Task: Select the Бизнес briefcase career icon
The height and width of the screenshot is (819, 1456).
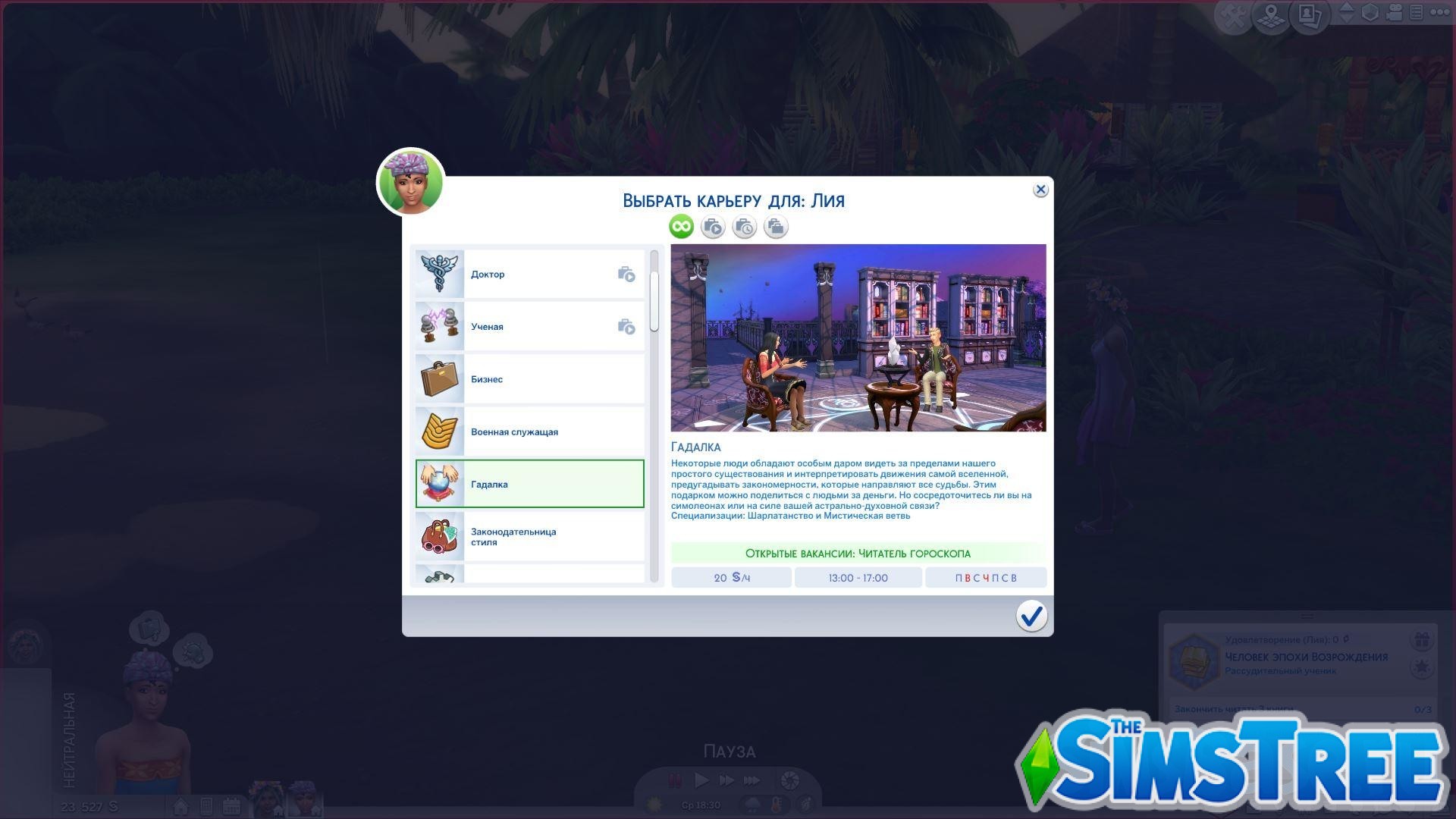Action: pyautogui.click(x=440, y=378)
